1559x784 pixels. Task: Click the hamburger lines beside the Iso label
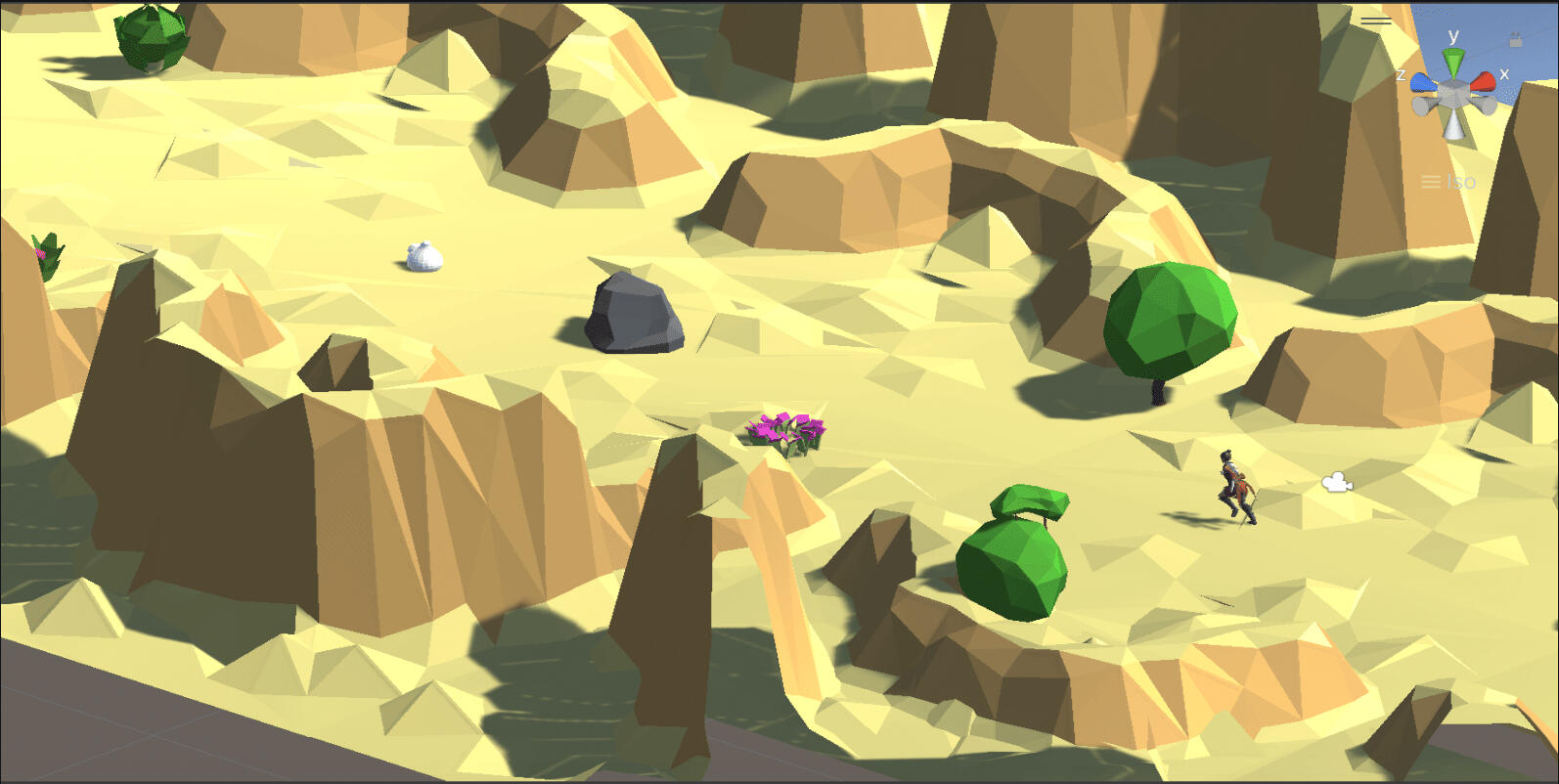(1432, 181)
